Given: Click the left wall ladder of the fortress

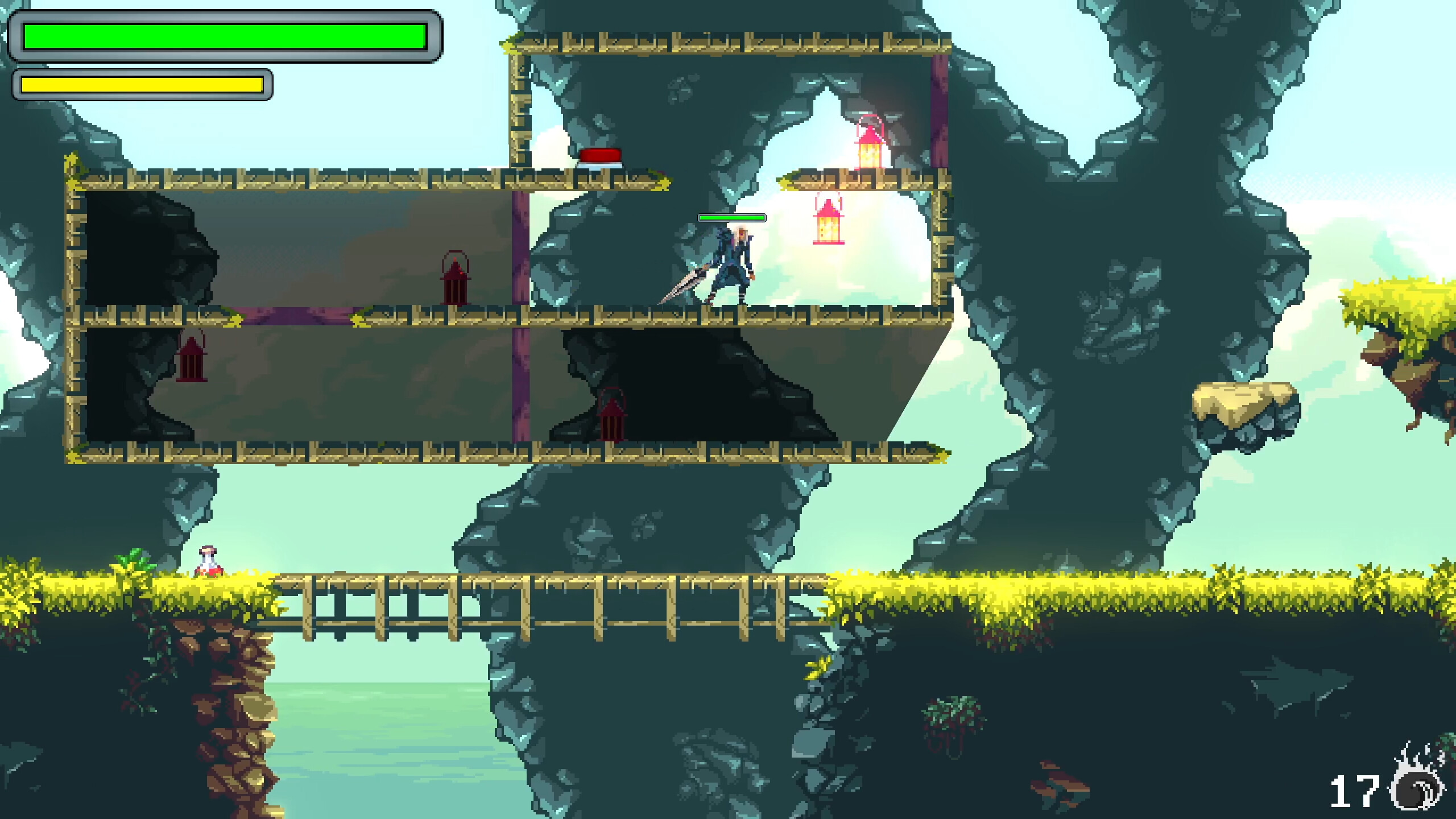Looking at the screenshot, I should [75, 313].
